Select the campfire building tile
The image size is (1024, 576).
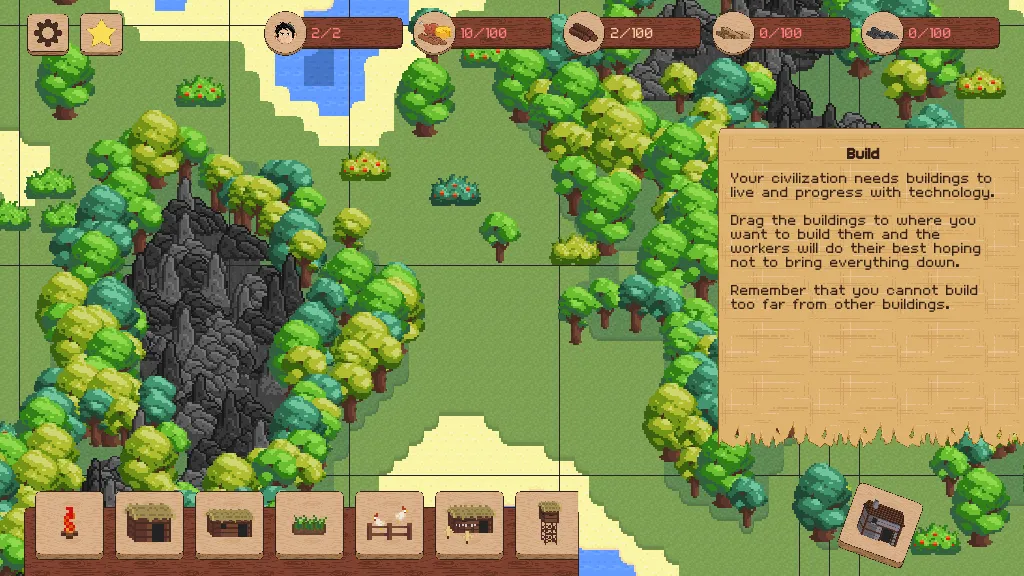click(70, 523)
